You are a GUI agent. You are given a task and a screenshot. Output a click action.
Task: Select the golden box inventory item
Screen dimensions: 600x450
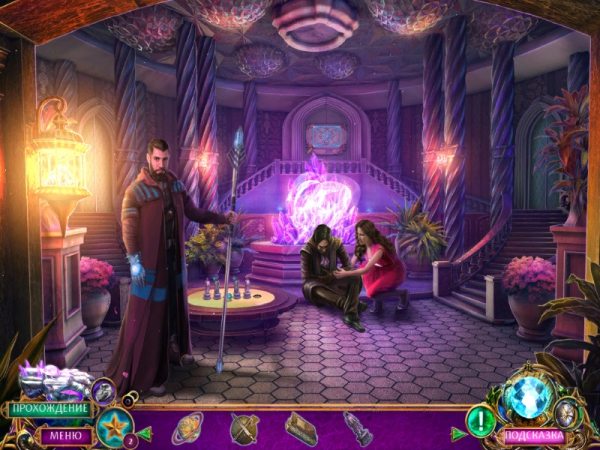pos(300,428)
